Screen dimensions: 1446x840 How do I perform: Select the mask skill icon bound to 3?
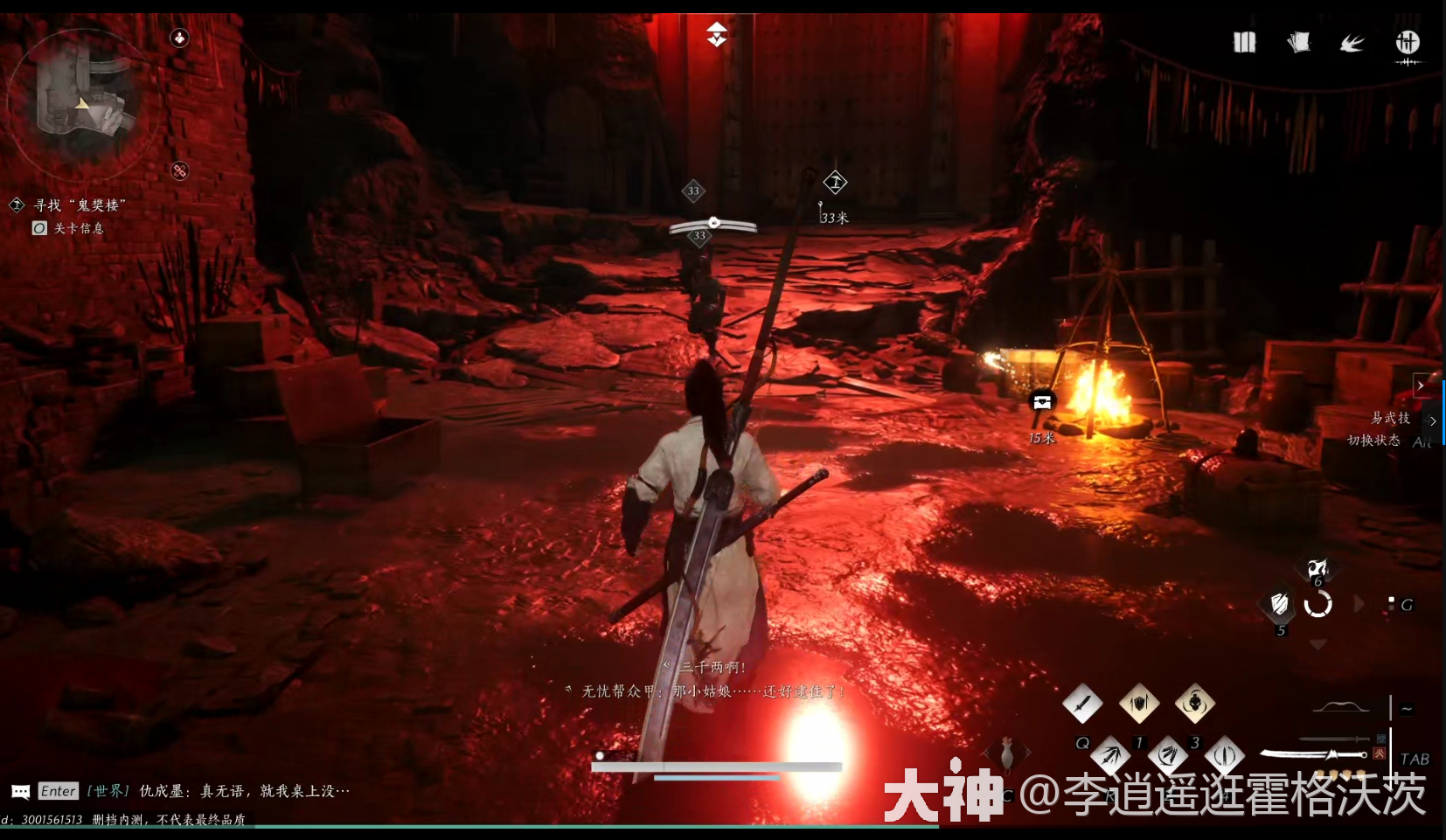(1193, 703)
